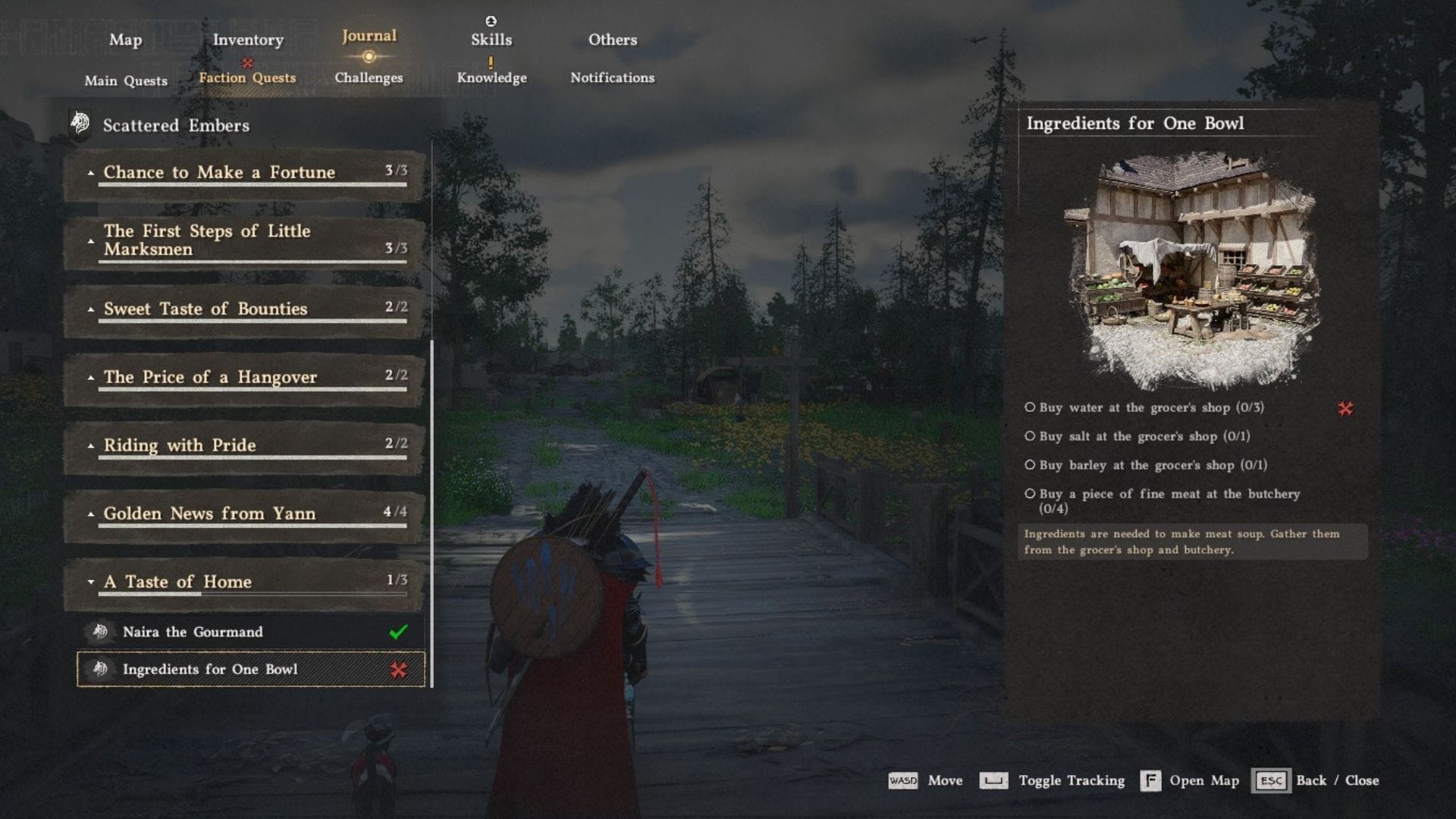This screenshot has height=819, width=1456.
Task: Switch to the Notifications tab
Action: pos(611,77)
